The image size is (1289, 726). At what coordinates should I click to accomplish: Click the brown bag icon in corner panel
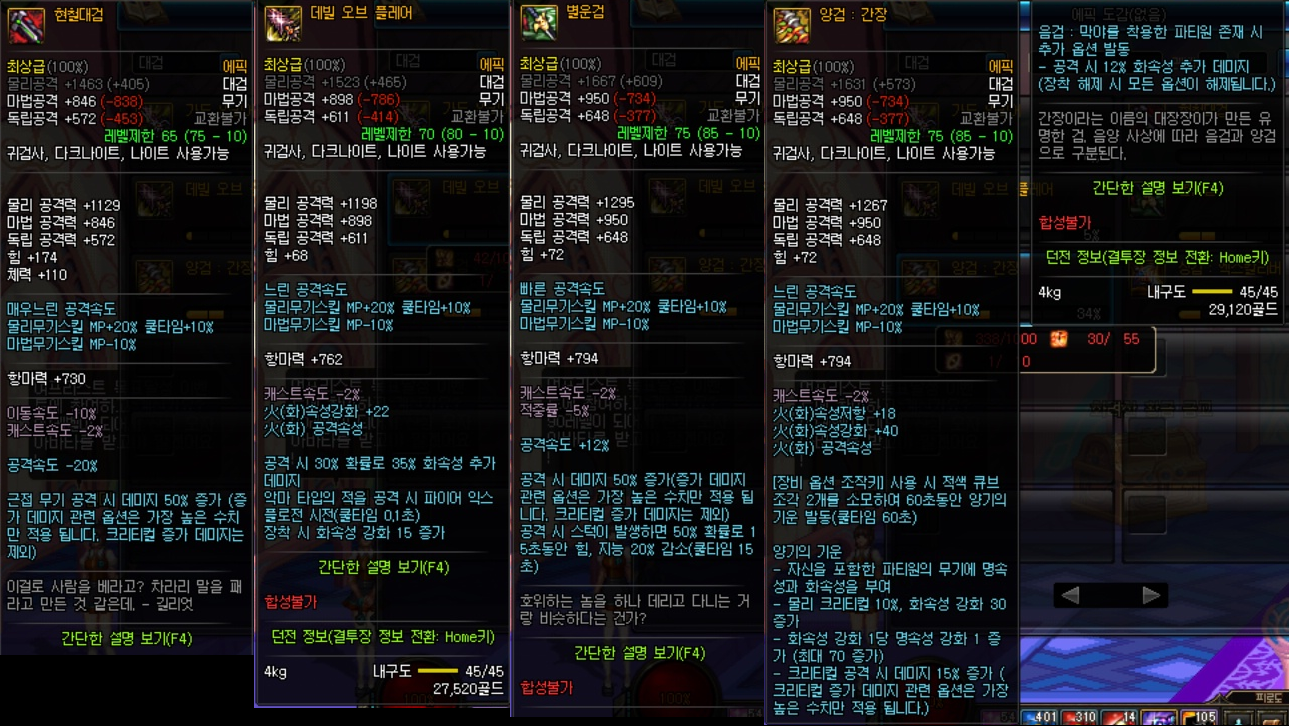tap(1272, 721)
